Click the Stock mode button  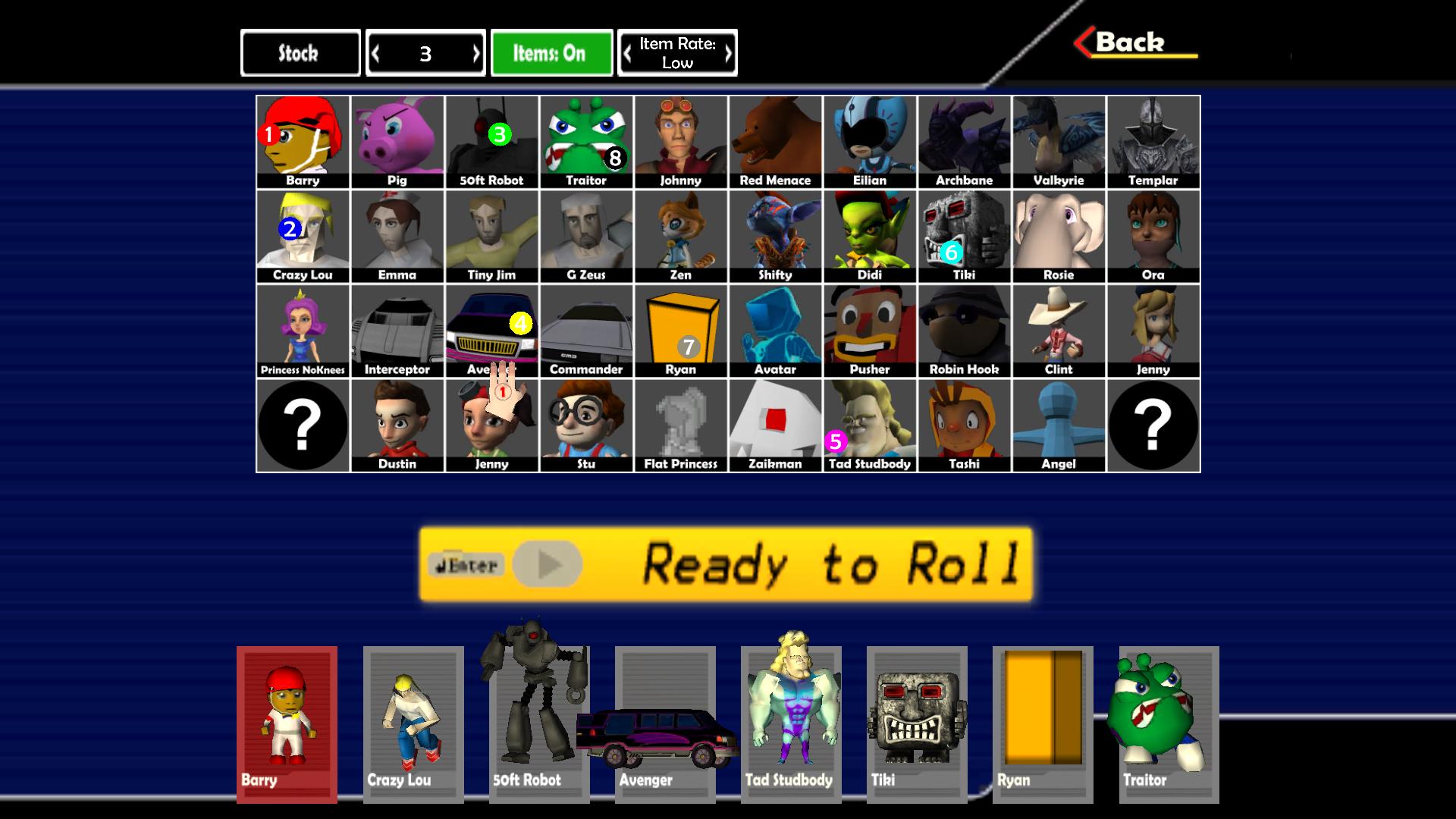pos(300,53)
